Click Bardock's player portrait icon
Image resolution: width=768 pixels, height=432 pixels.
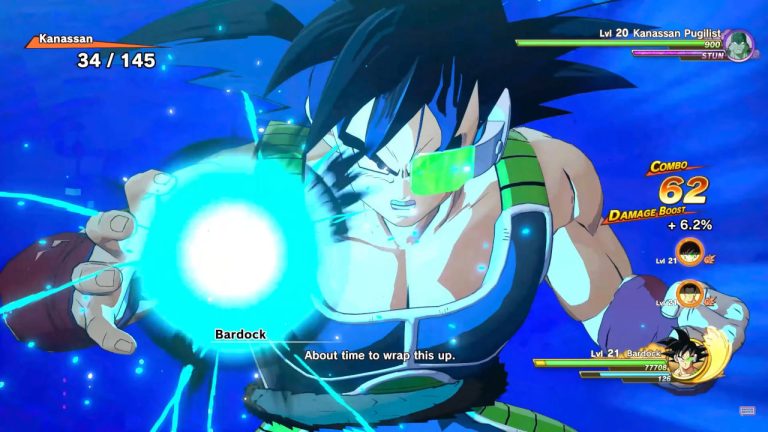(686, 360)
